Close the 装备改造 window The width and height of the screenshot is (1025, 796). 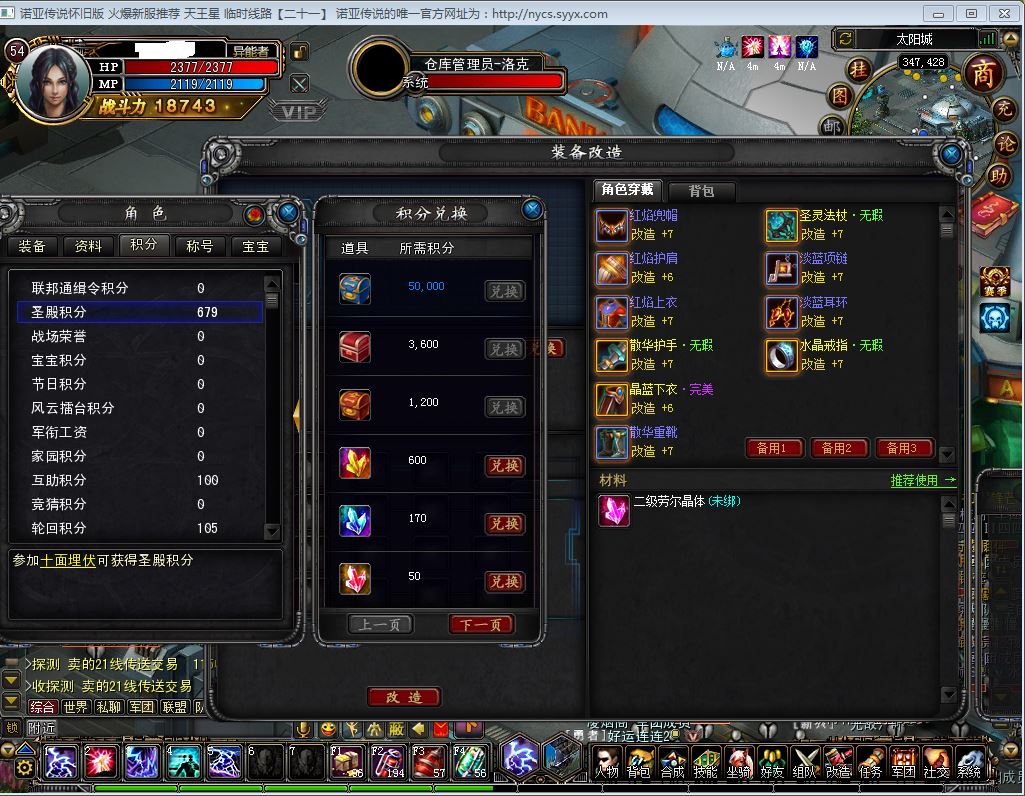[952, 155]
